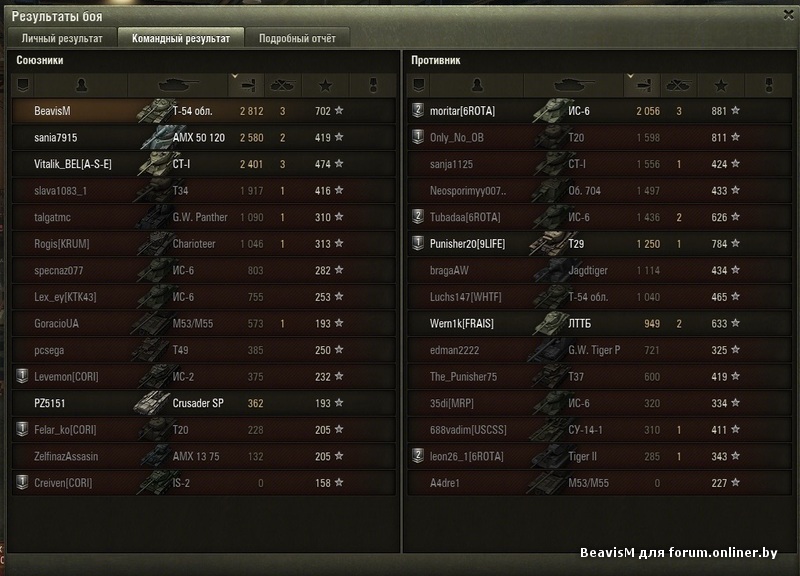Choose enemy 688vadim[USCSS] row
This screenshot has width=800, height=576.
pyautogui.click(x=599, y=429)
